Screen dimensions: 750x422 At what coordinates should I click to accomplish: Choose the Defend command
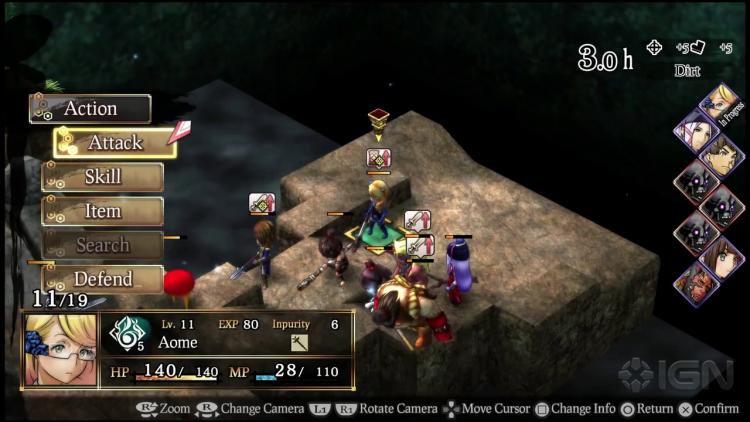(x=103, y=279)
